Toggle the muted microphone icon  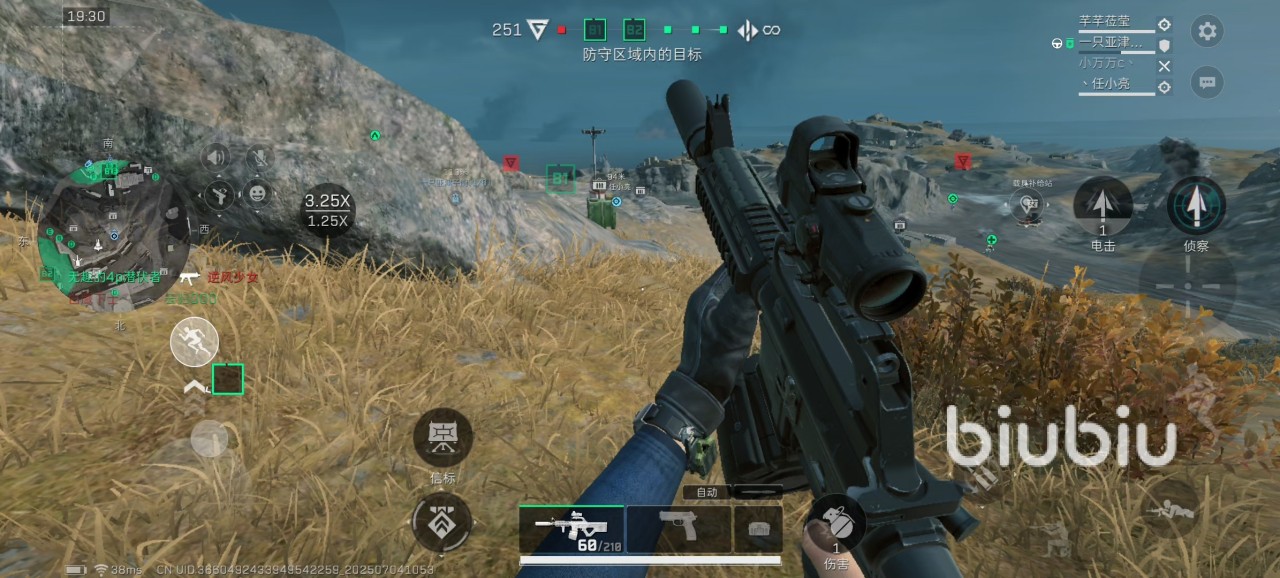[259, 157]
